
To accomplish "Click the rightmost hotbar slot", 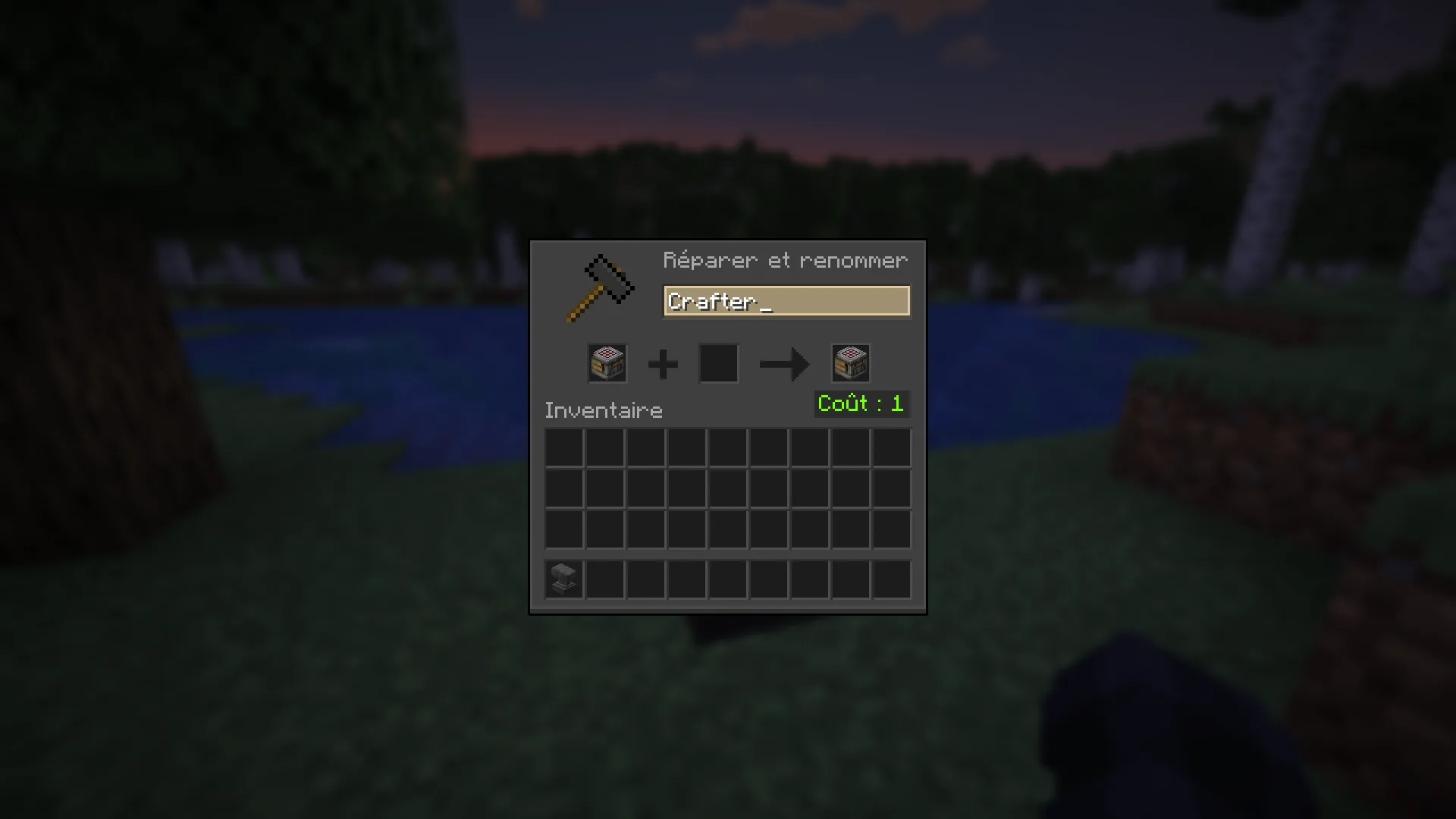I will coord(891,579).
